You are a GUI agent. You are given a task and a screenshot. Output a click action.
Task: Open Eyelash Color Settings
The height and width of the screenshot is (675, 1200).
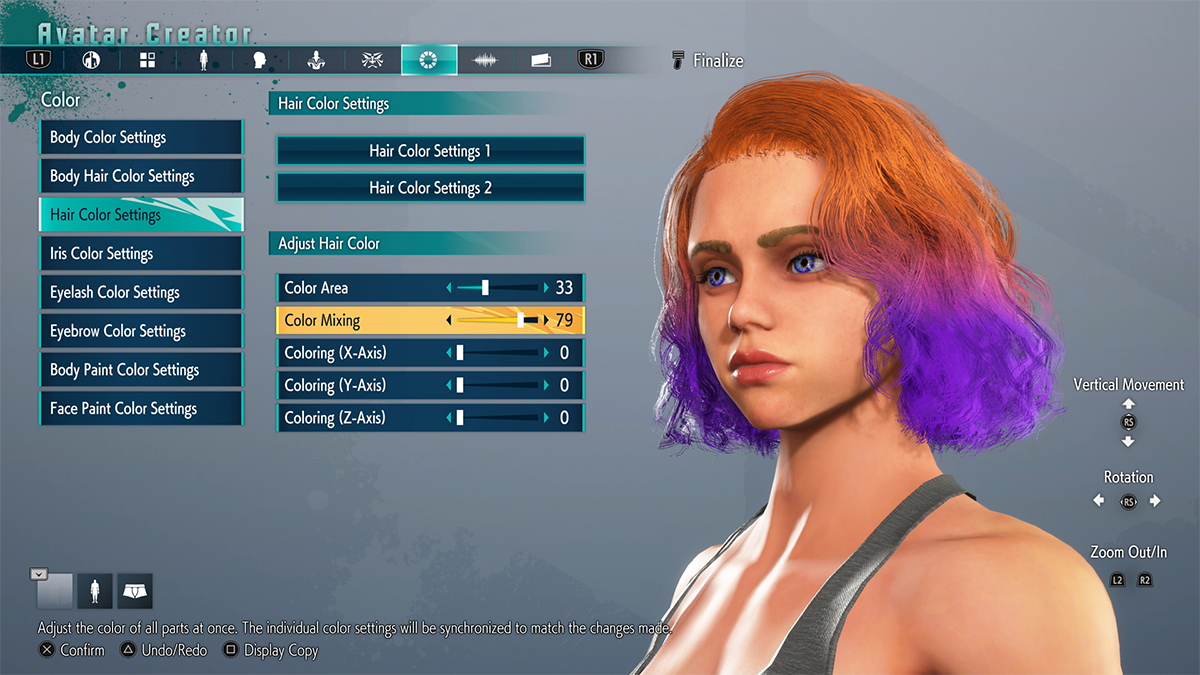(141, 292)
